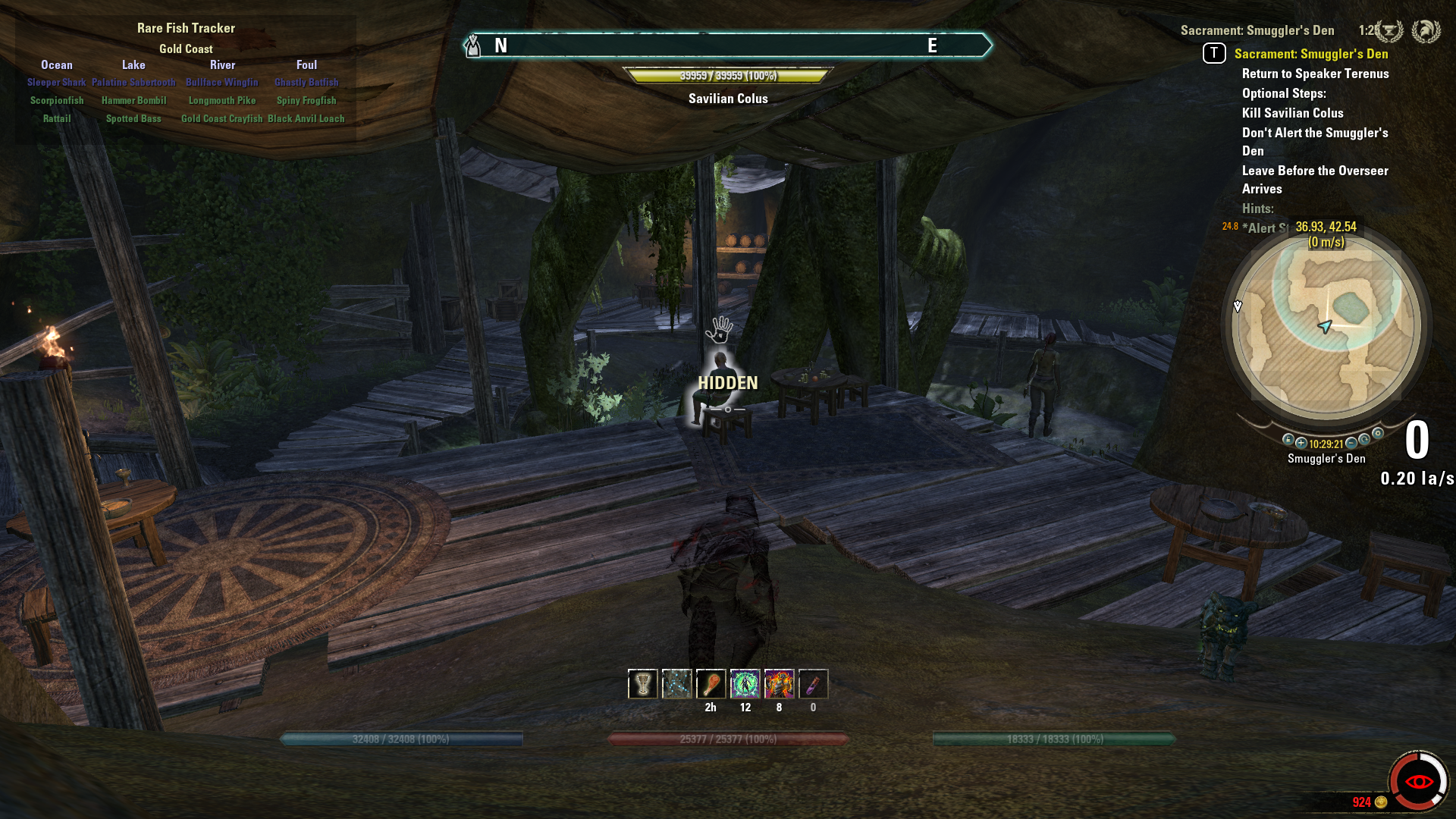
Task: Select the Foul column in Rare Fish Tracker
Action: coord(306,65)
